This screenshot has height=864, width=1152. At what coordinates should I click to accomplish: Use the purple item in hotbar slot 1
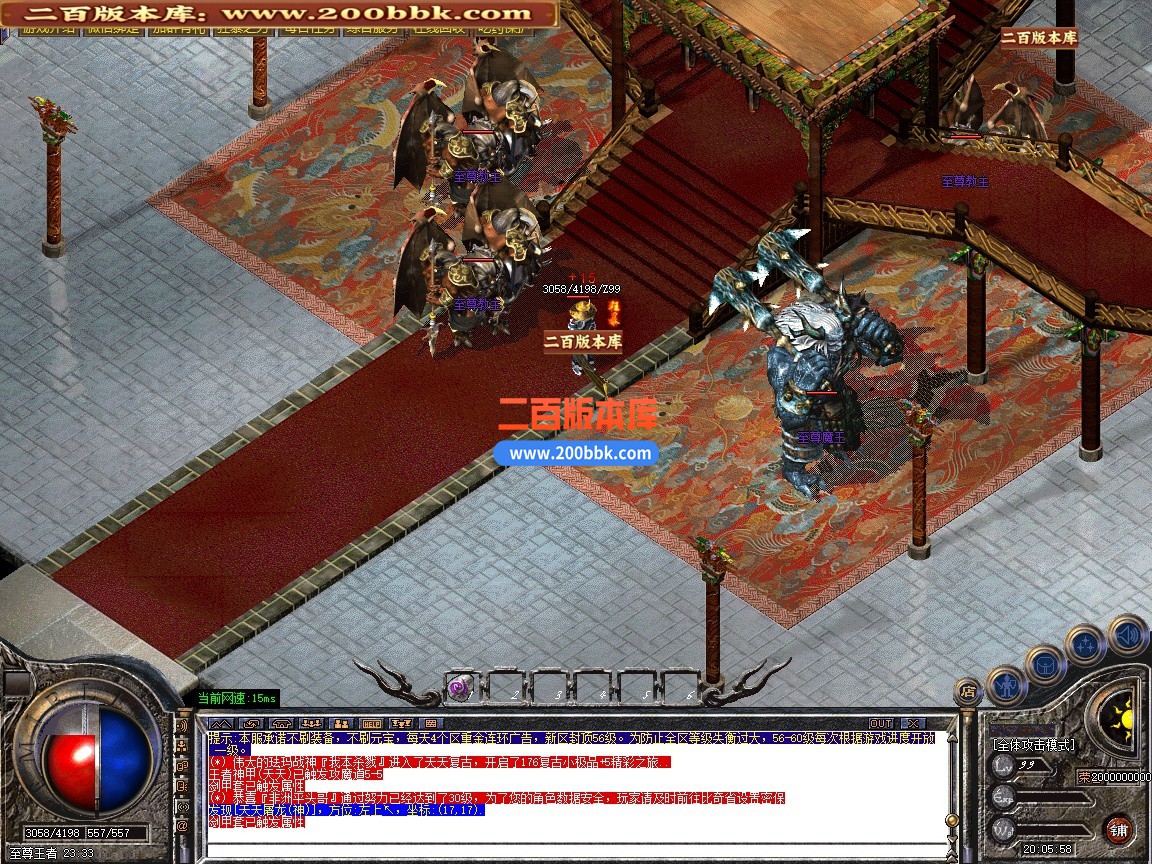(460, 687)
